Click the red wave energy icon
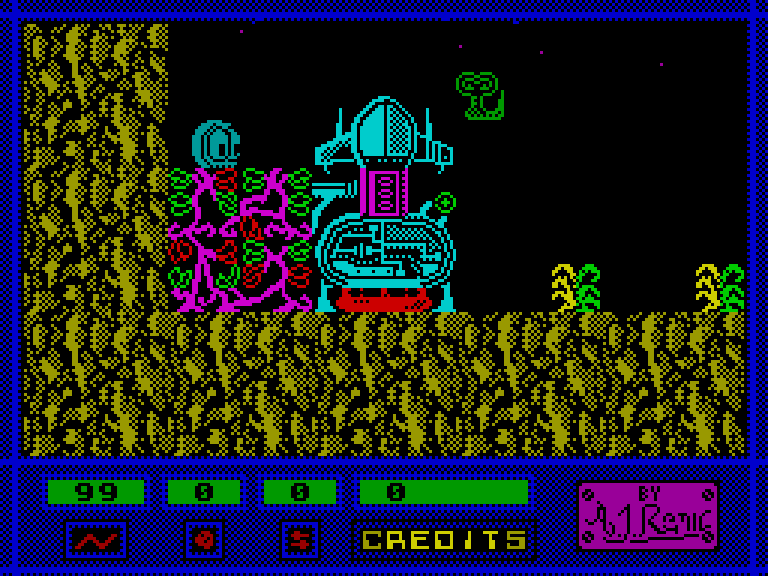 coord(96,540)
